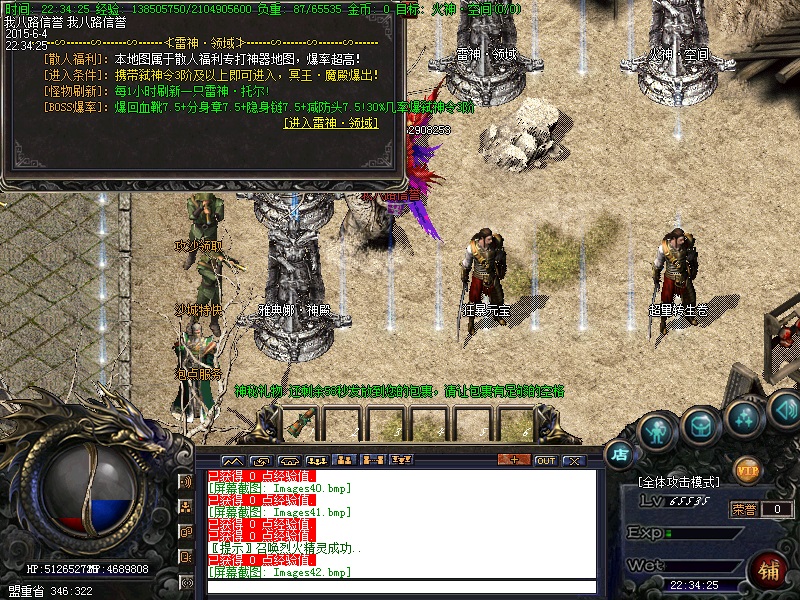Open the bag round icon

pos(701,427)
